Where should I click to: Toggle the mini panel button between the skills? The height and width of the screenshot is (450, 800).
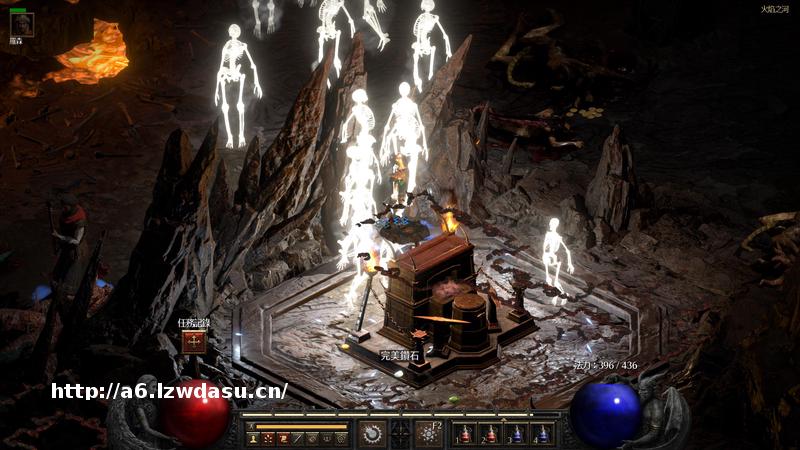[400, 433]
